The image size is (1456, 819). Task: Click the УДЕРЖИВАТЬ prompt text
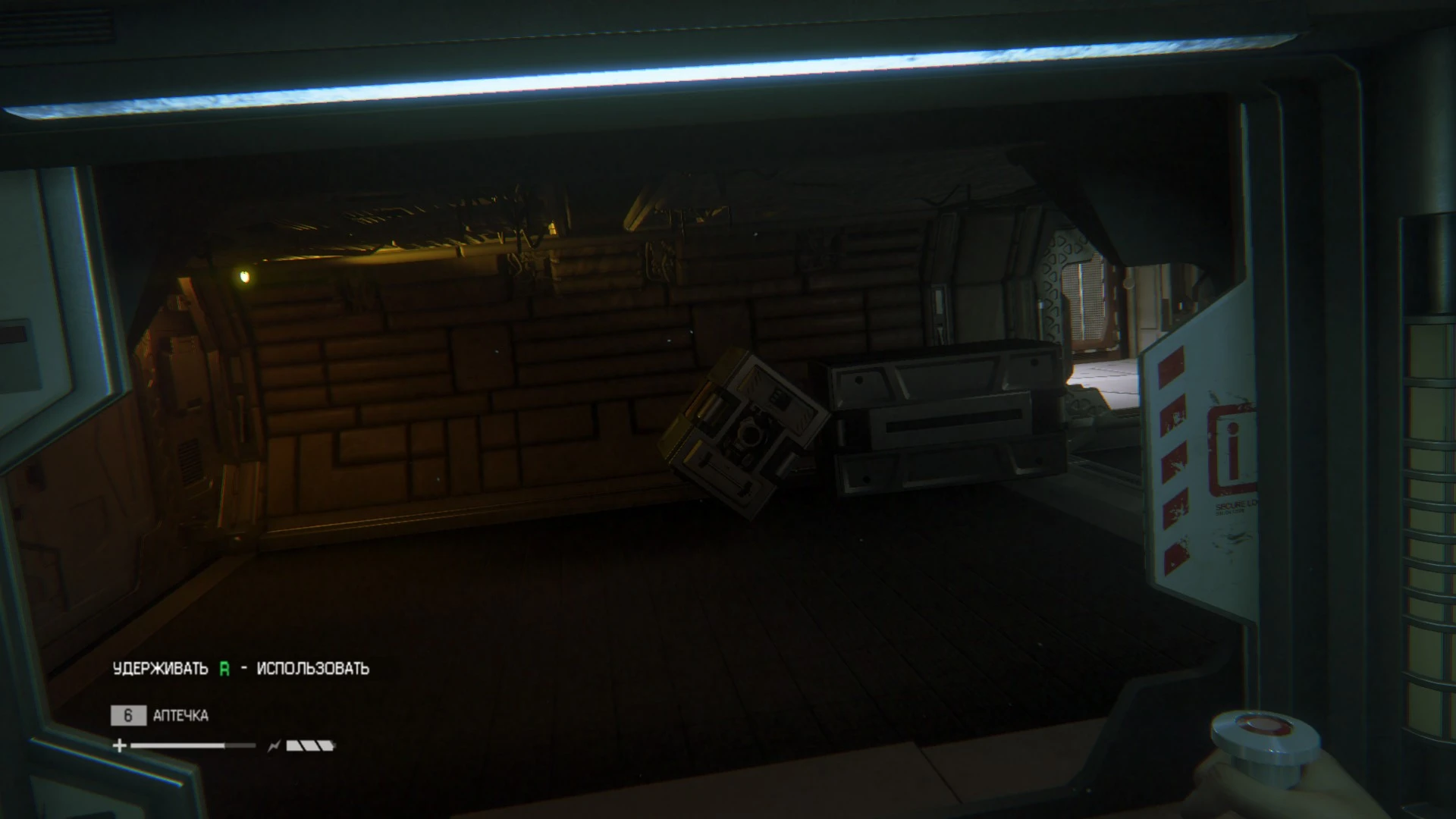pyautogui.click(x=160, y=668)
